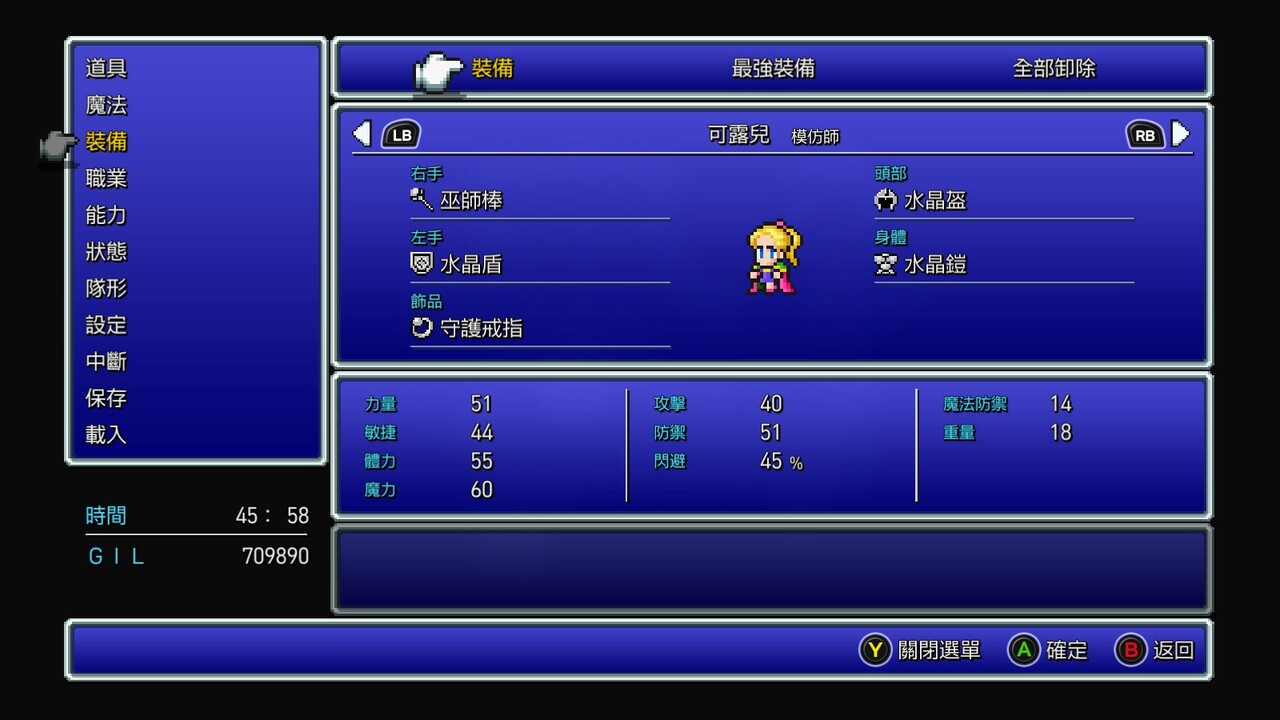Select the 水晶盔 head equipment slot
Screen dimensions: 1280x720
coord(935,200)
